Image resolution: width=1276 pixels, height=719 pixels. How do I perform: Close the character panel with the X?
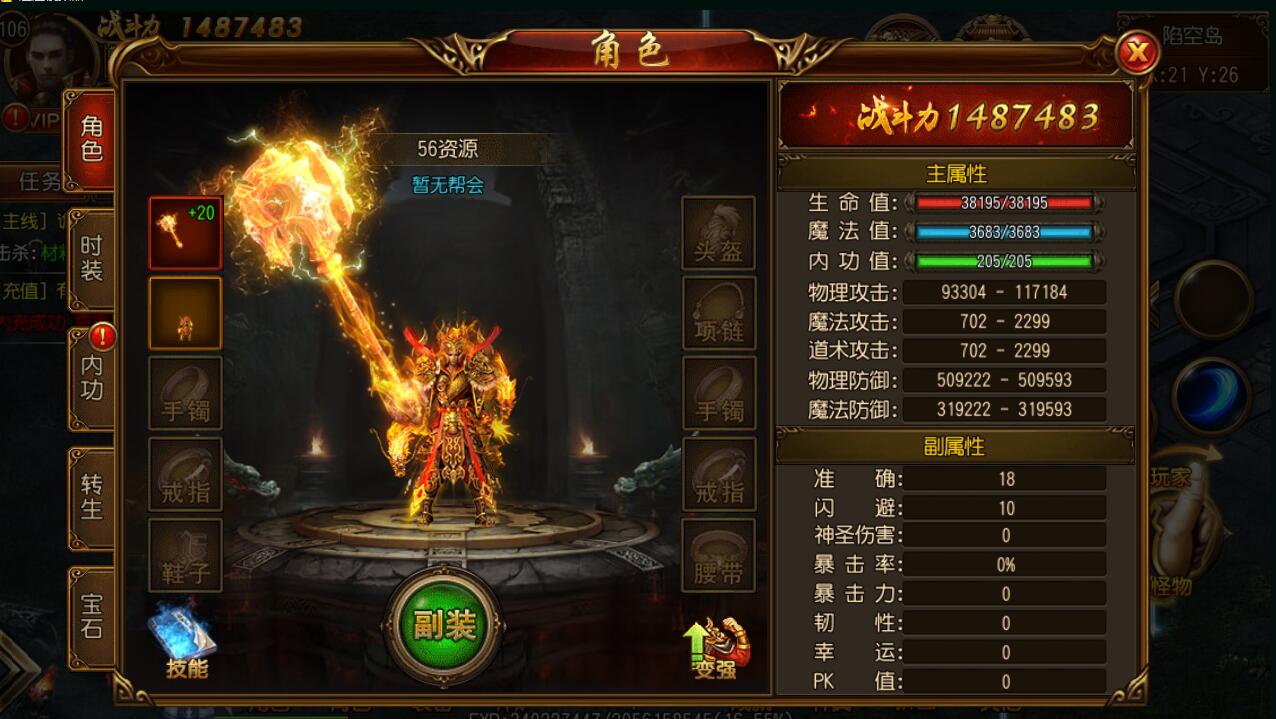tap(1136, 52)
